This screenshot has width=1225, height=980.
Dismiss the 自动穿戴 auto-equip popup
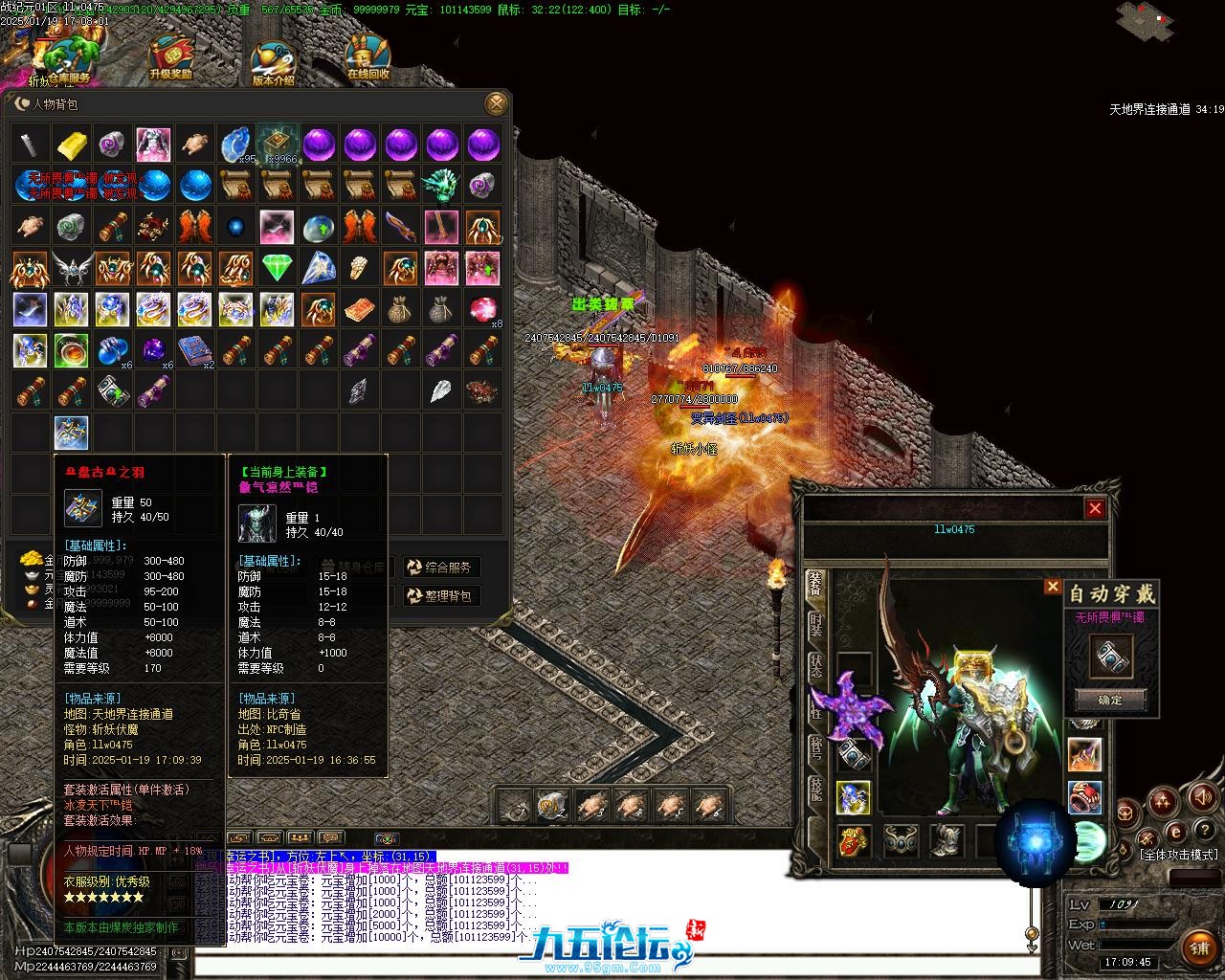click(x=1052, y=586)
